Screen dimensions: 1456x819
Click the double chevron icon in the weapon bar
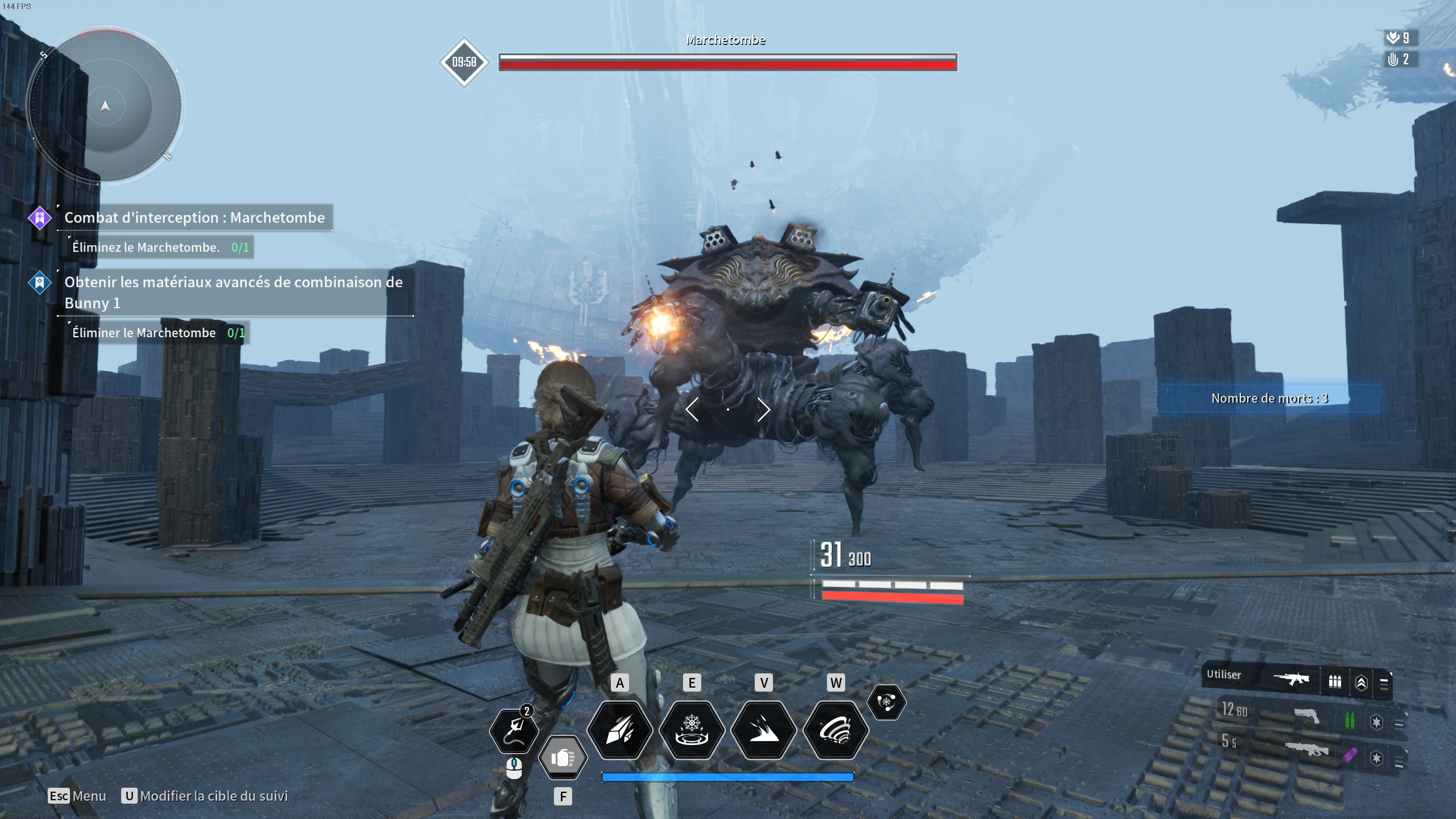click(1362, 682)
